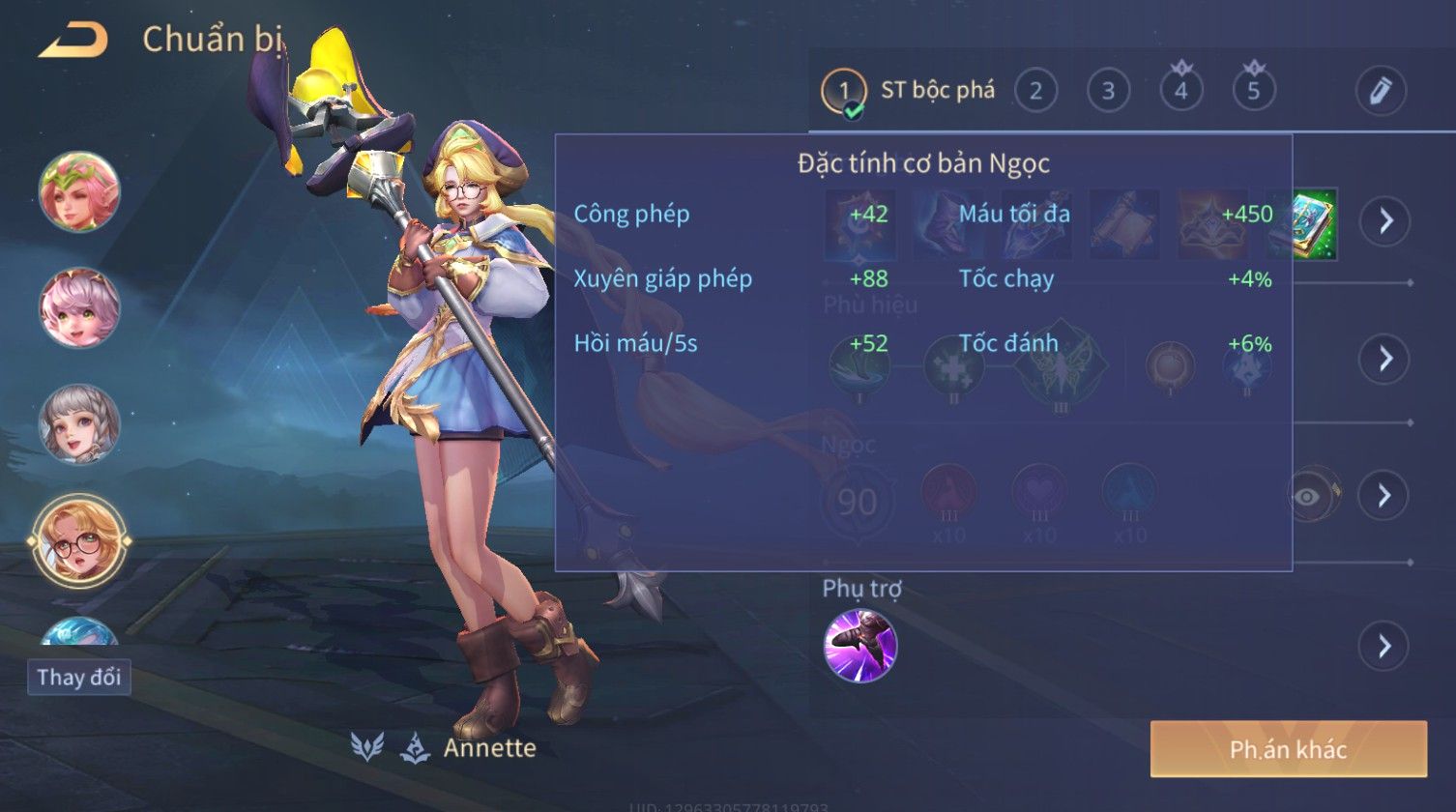Image resolution: width=1456 pixels, height=812 pixels.
Task: Open the equipment items arrow
Action: 1385,221
